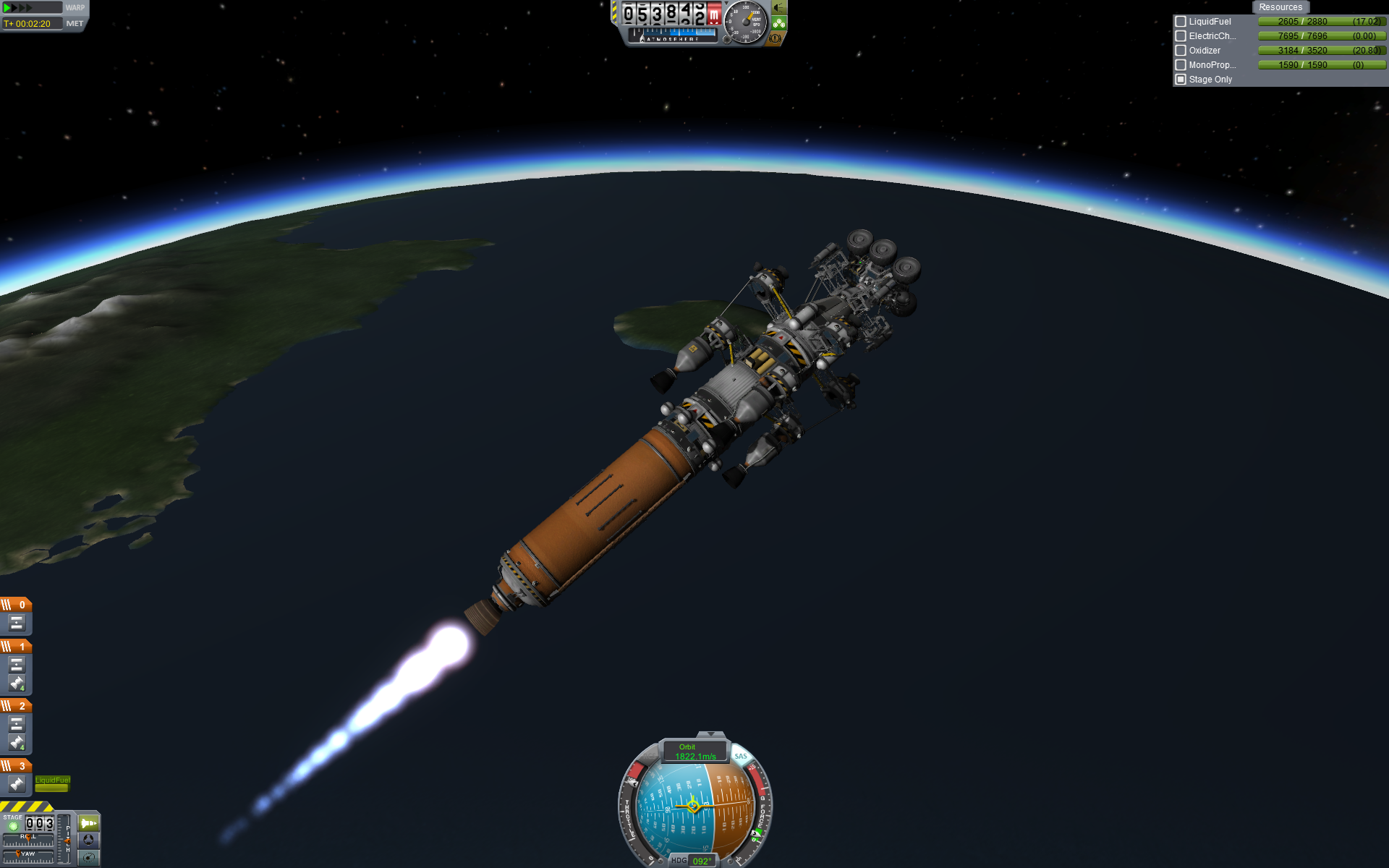
Task: Enable the Stage Only checkbox
Action: tap(1181, 80)
